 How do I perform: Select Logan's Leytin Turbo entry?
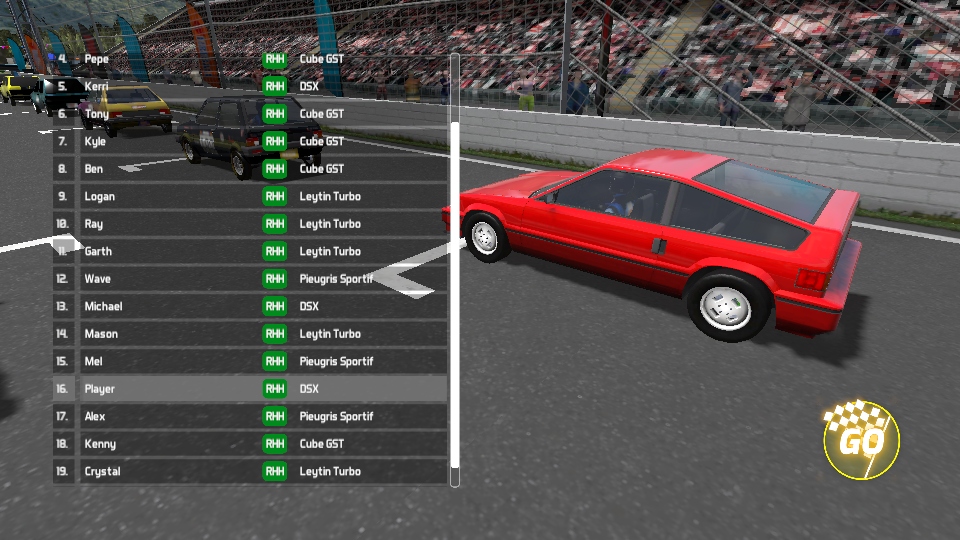click(250, 196)
